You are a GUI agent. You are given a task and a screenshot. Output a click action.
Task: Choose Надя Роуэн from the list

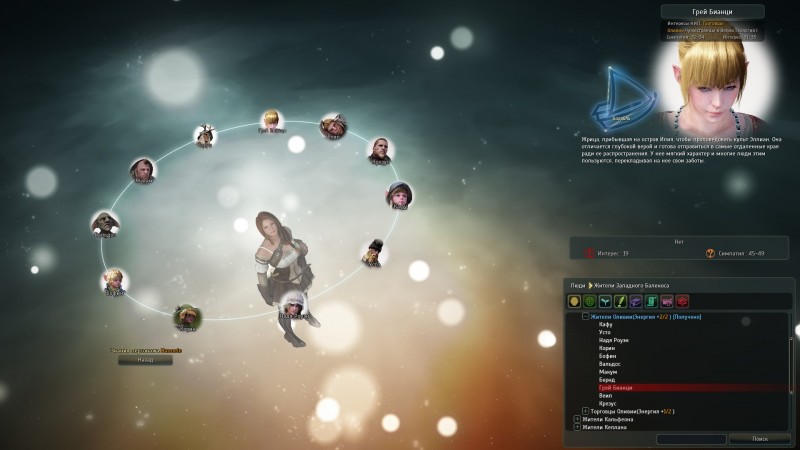tap(611, 340)
